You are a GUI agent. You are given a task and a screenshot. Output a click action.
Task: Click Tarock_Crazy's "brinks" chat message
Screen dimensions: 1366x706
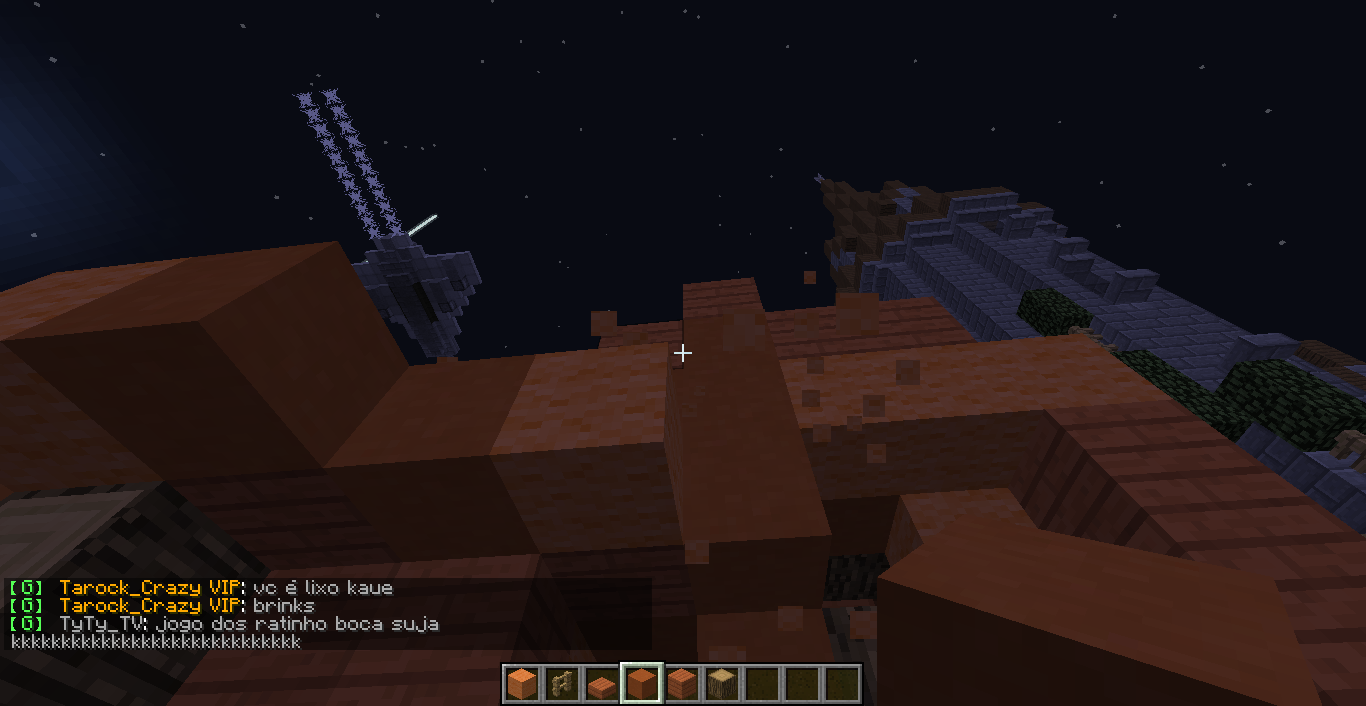(x=283, y=606)
